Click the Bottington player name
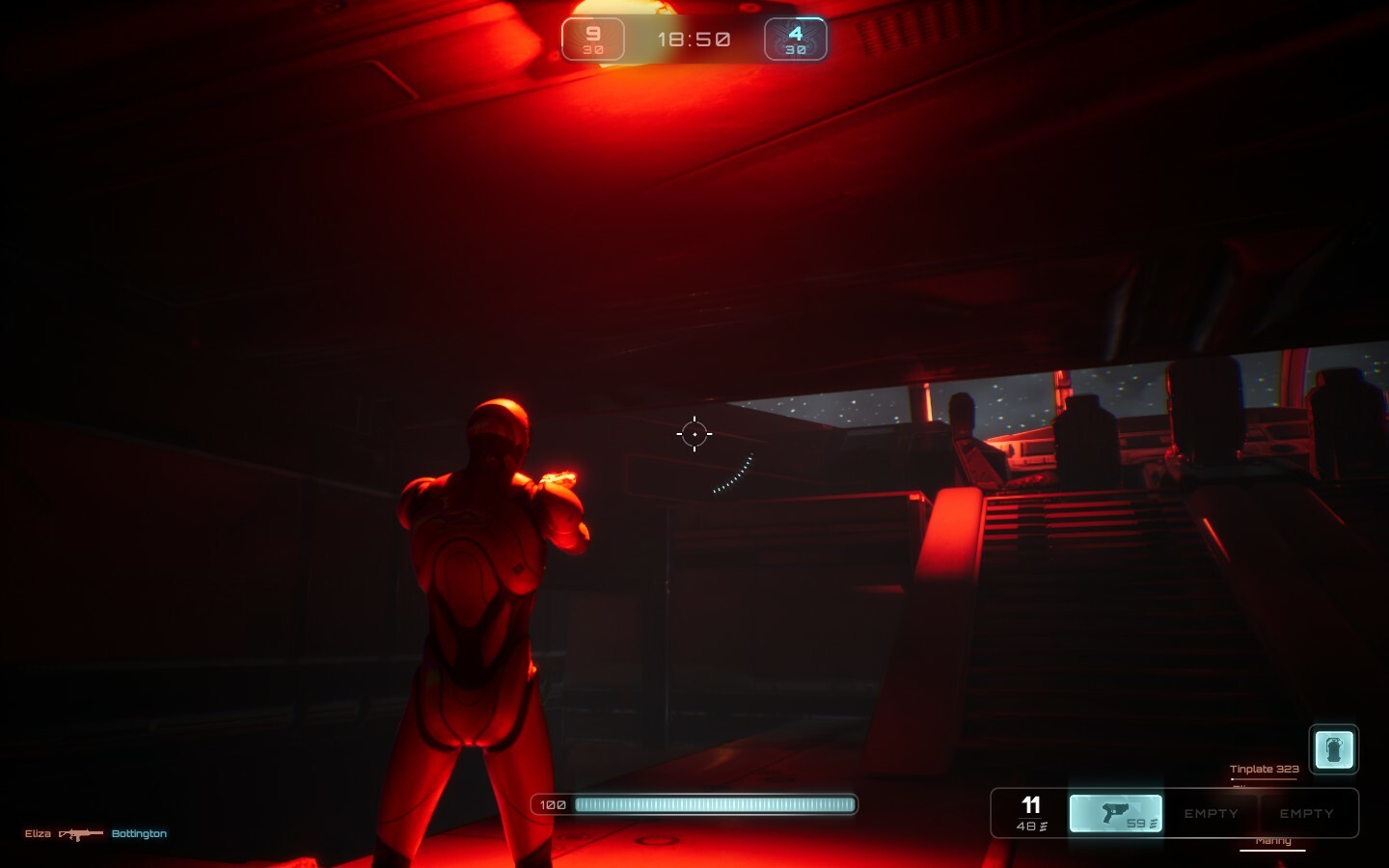The height and width of the screenshot is (868, 1389). [139, 833]
